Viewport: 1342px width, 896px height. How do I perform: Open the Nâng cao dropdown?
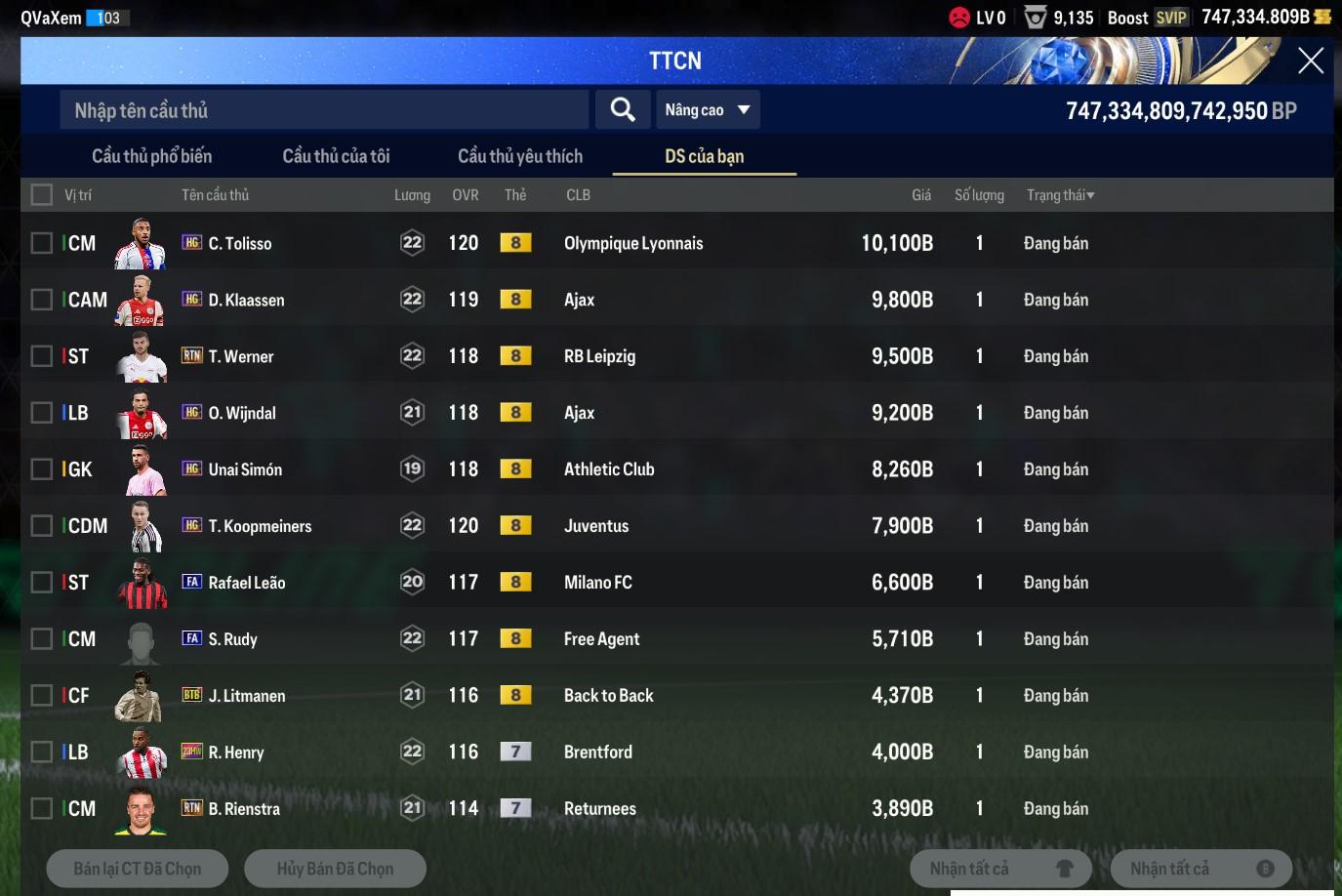(708, 110)
